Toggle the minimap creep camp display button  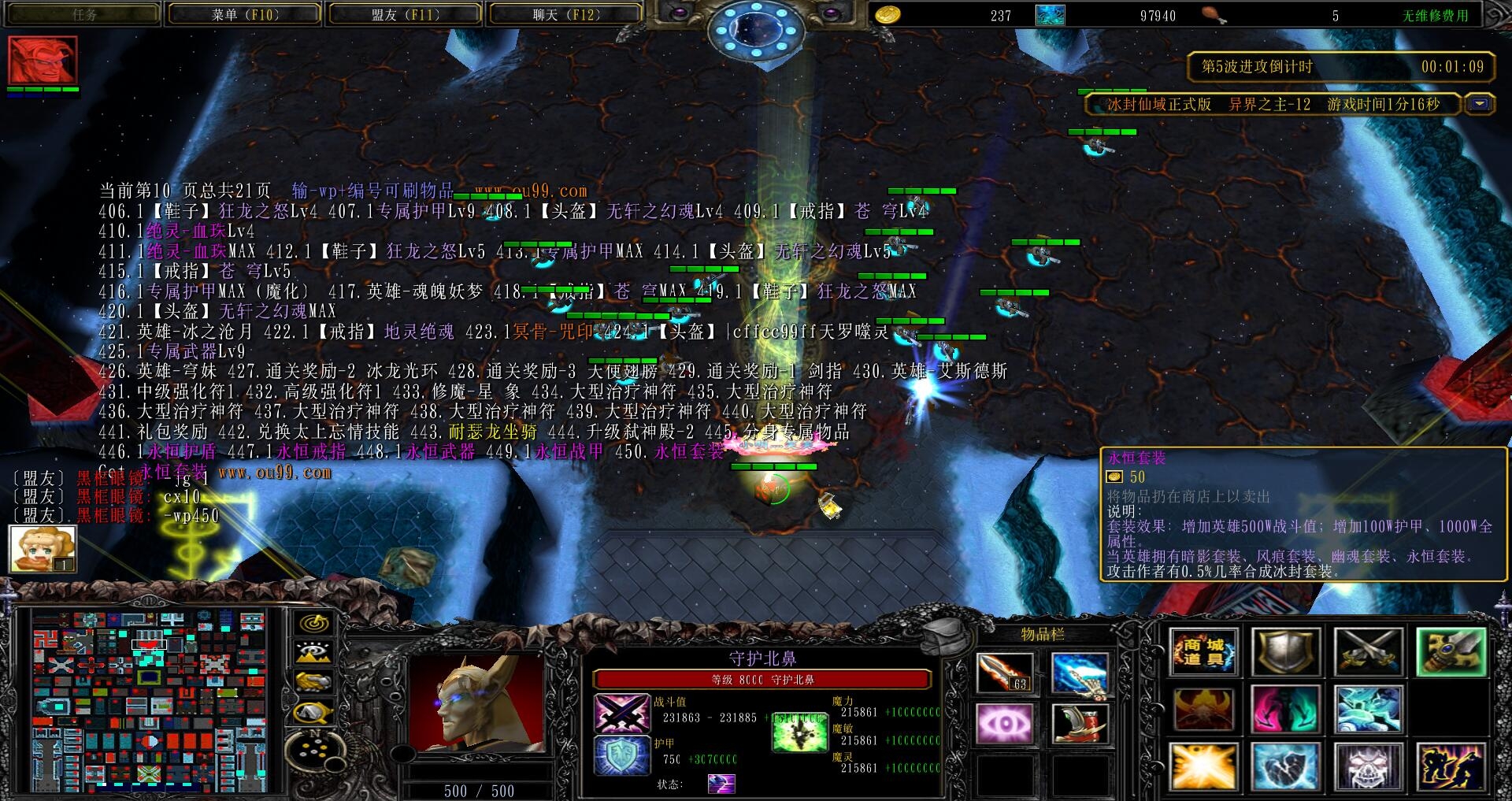click(x=313, y=713)
